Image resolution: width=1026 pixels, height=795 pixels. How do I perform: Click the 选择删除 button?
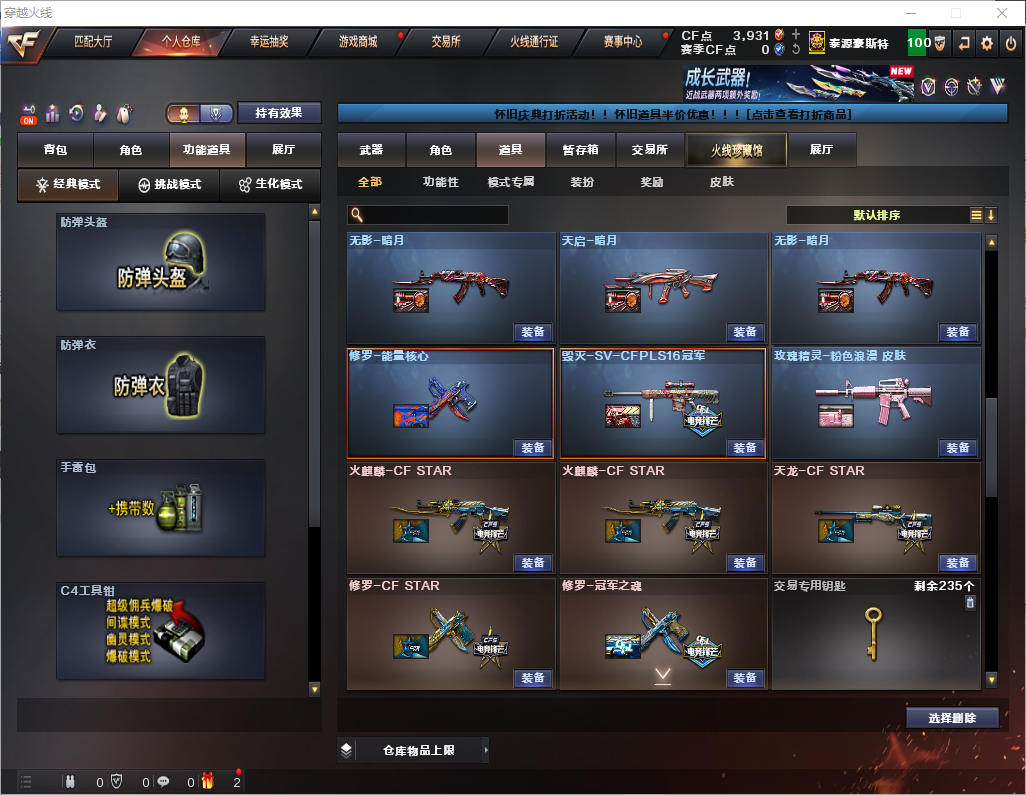(952, 718)
